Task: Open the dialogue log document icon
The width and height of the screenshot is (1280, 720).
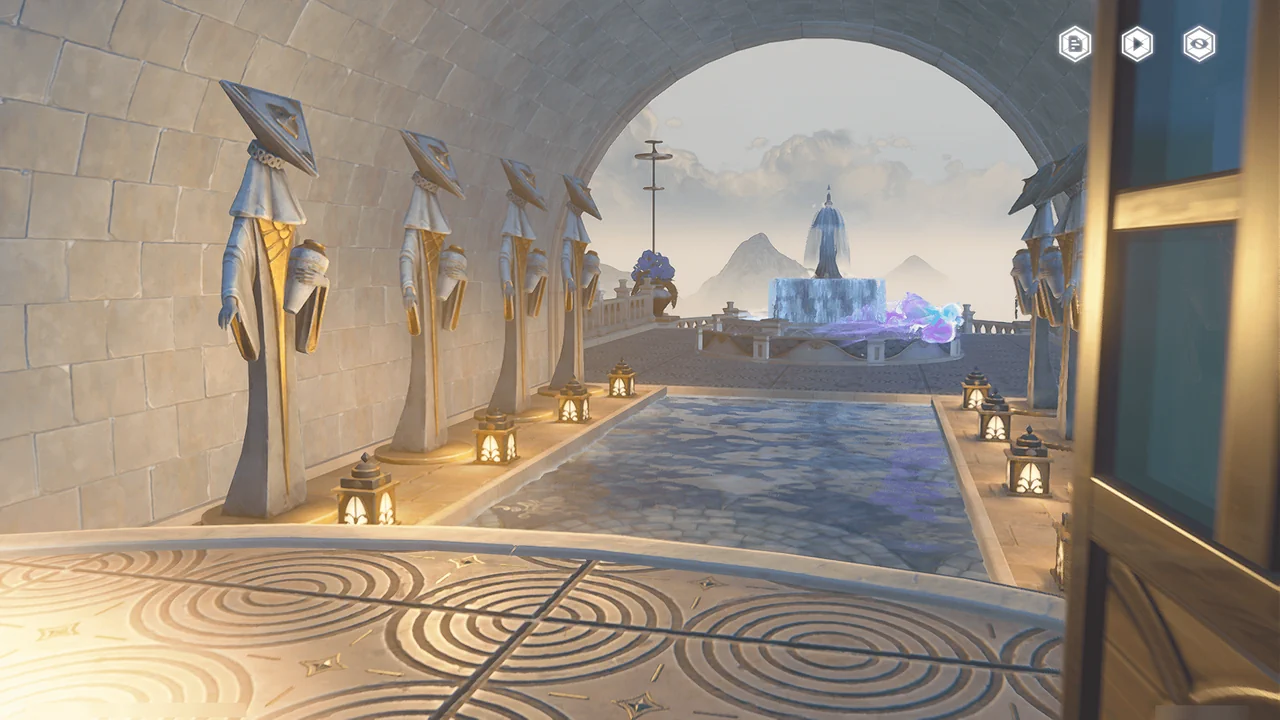Action: 1075,44
